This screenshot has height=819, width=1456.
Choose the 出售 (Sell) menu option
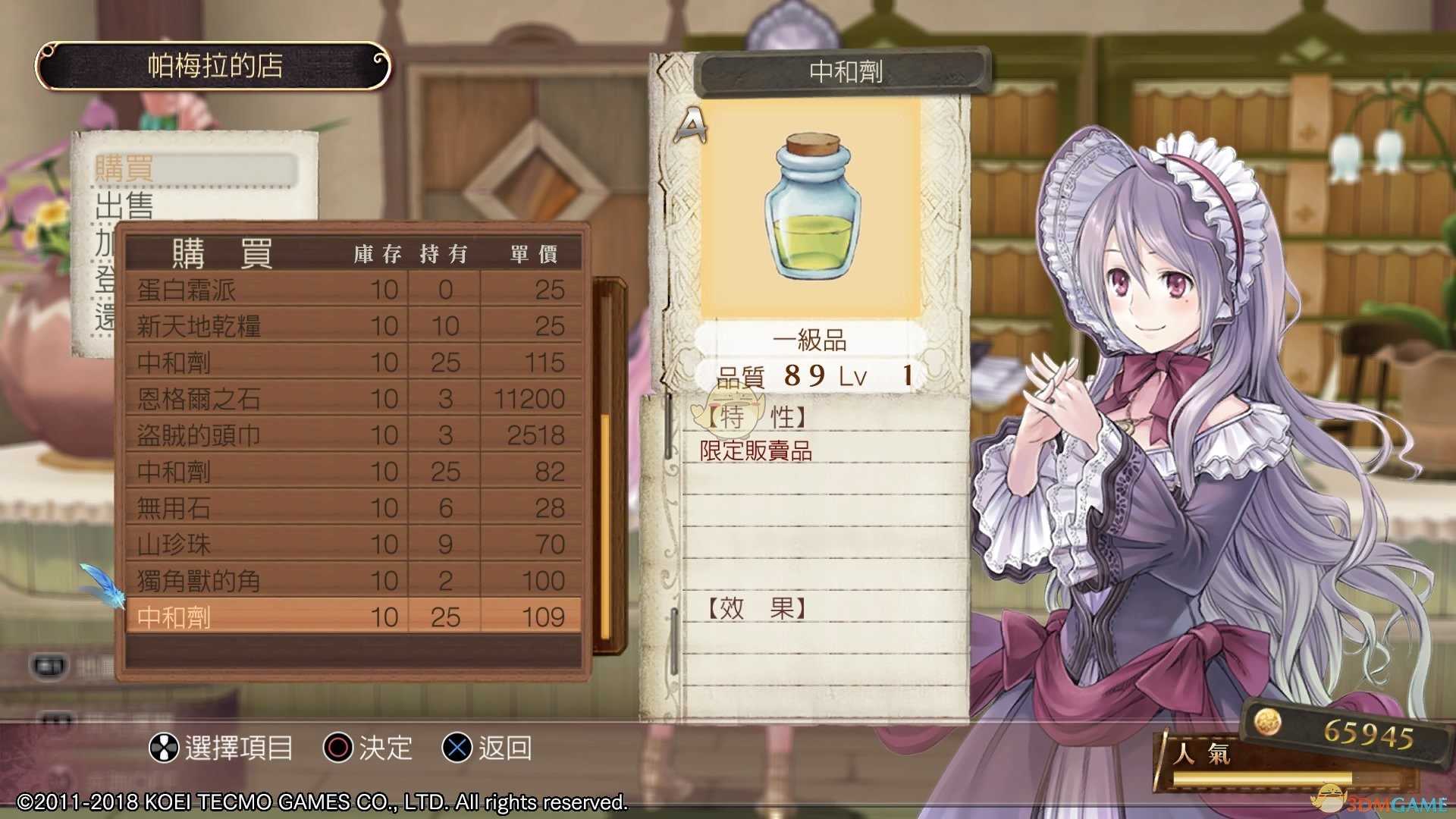[x=125, y=205]
